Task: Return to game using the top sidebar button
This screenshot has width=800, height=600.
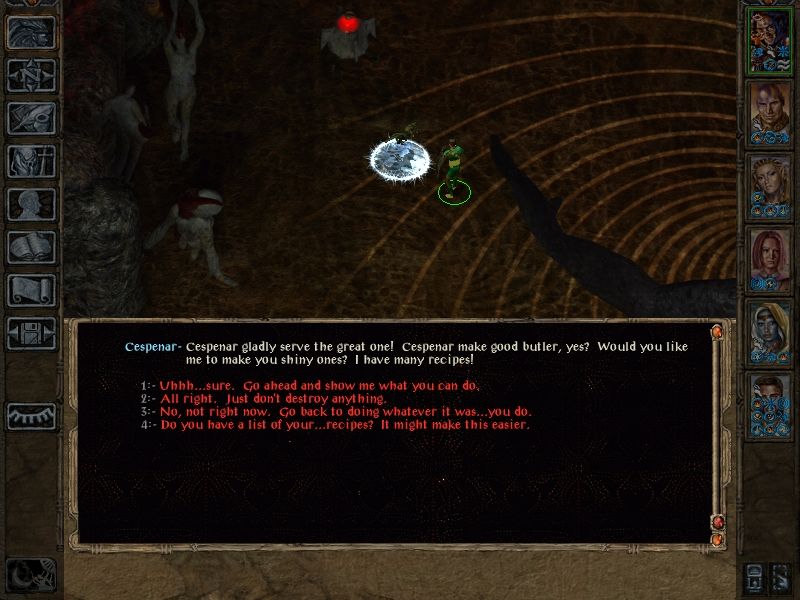Action: 30,32
